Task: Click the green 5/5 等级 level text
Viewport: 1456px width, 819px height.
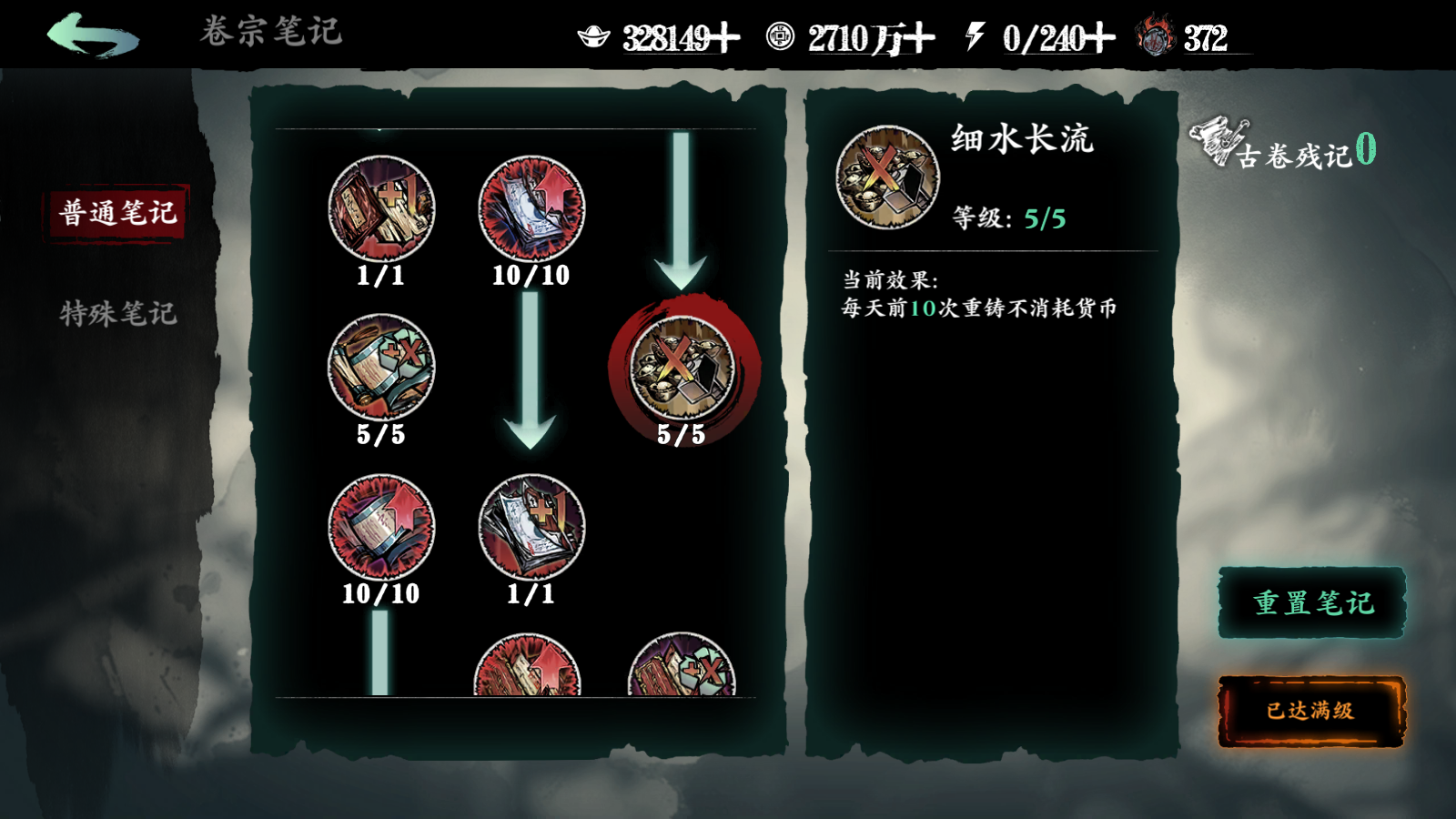Action: tap(1045, 218)
